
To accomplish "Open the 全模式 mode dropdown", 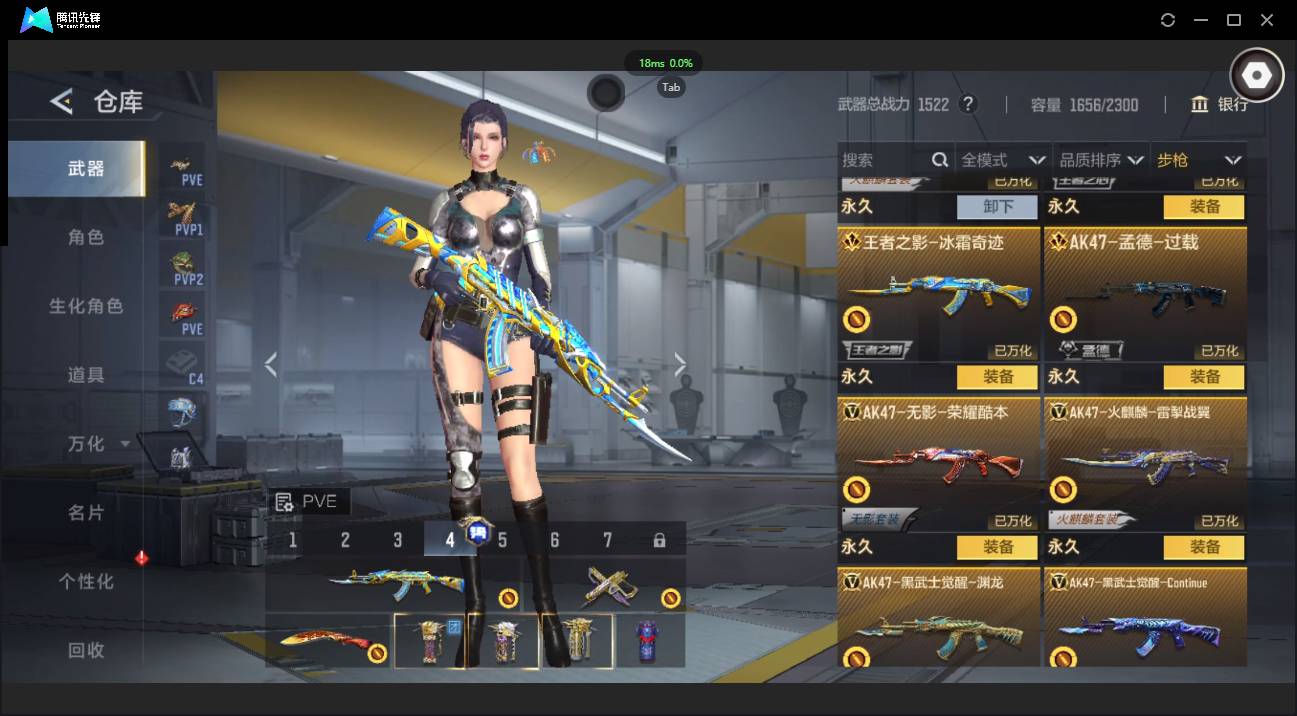I will click(x=1002, y=160).
